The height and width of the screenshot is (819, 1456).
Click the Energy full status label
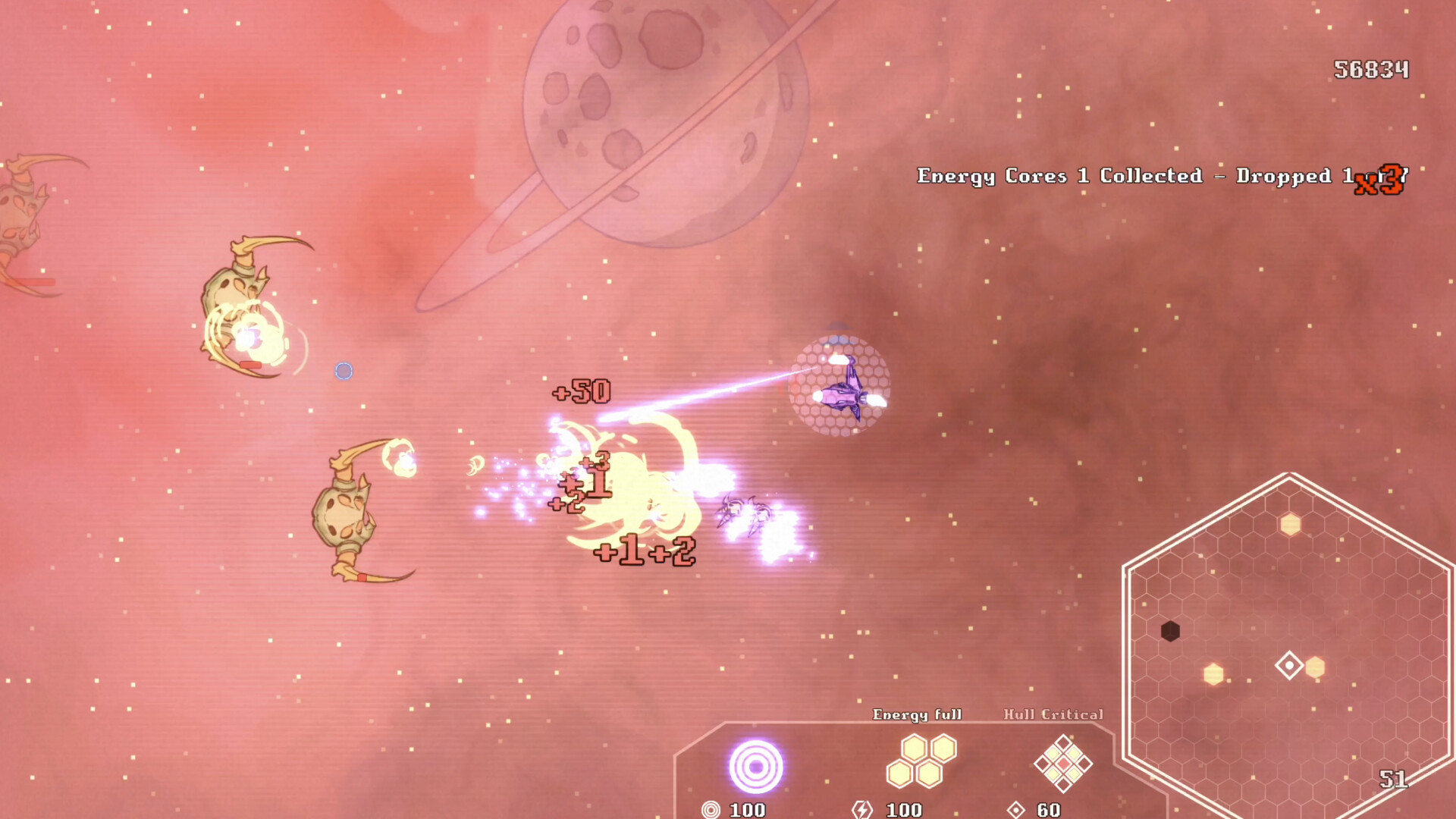(x=918, y=714)
